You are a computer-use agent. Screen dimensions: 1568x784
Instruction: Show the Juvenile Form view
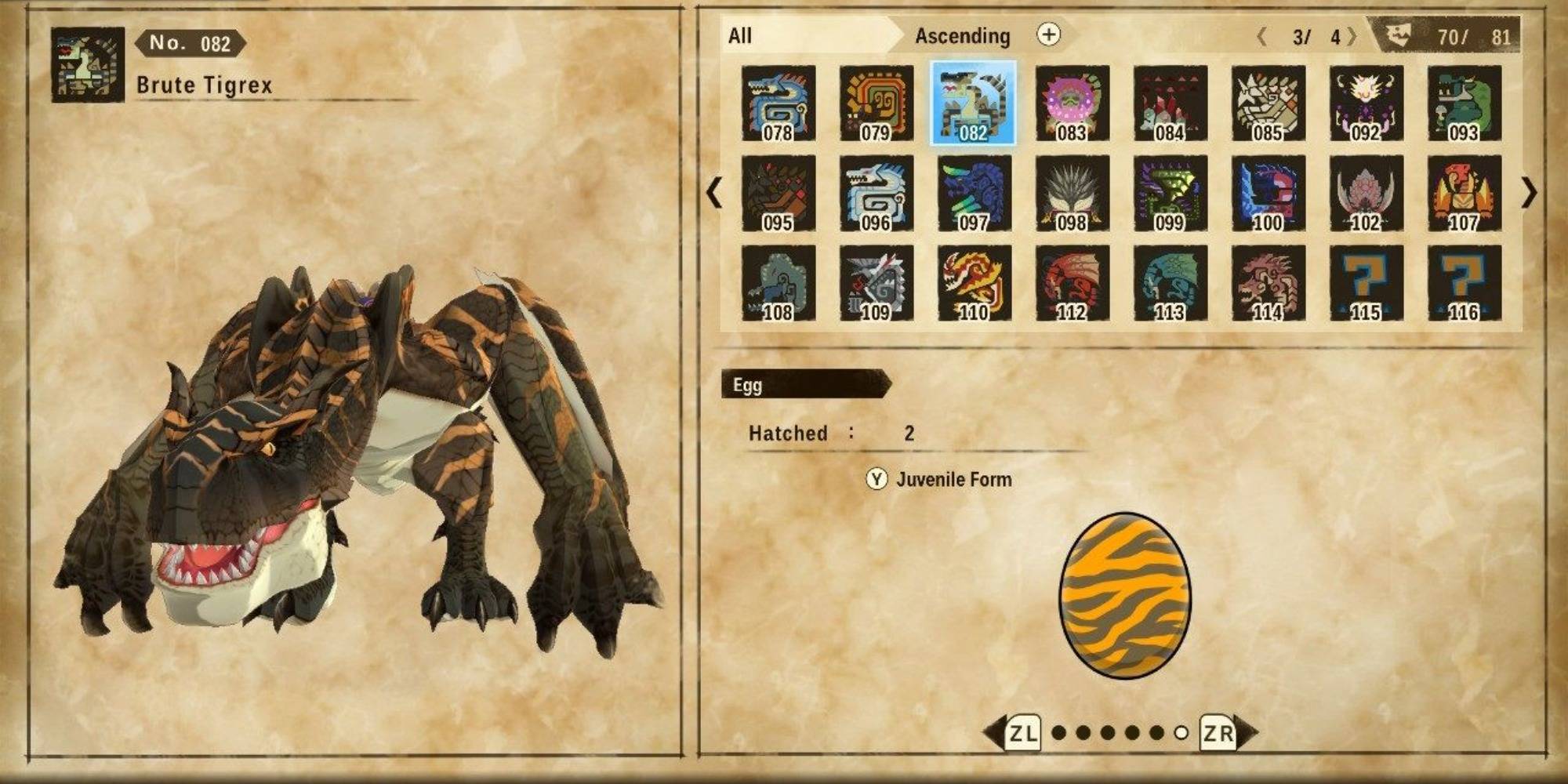(x=939, y=479)
